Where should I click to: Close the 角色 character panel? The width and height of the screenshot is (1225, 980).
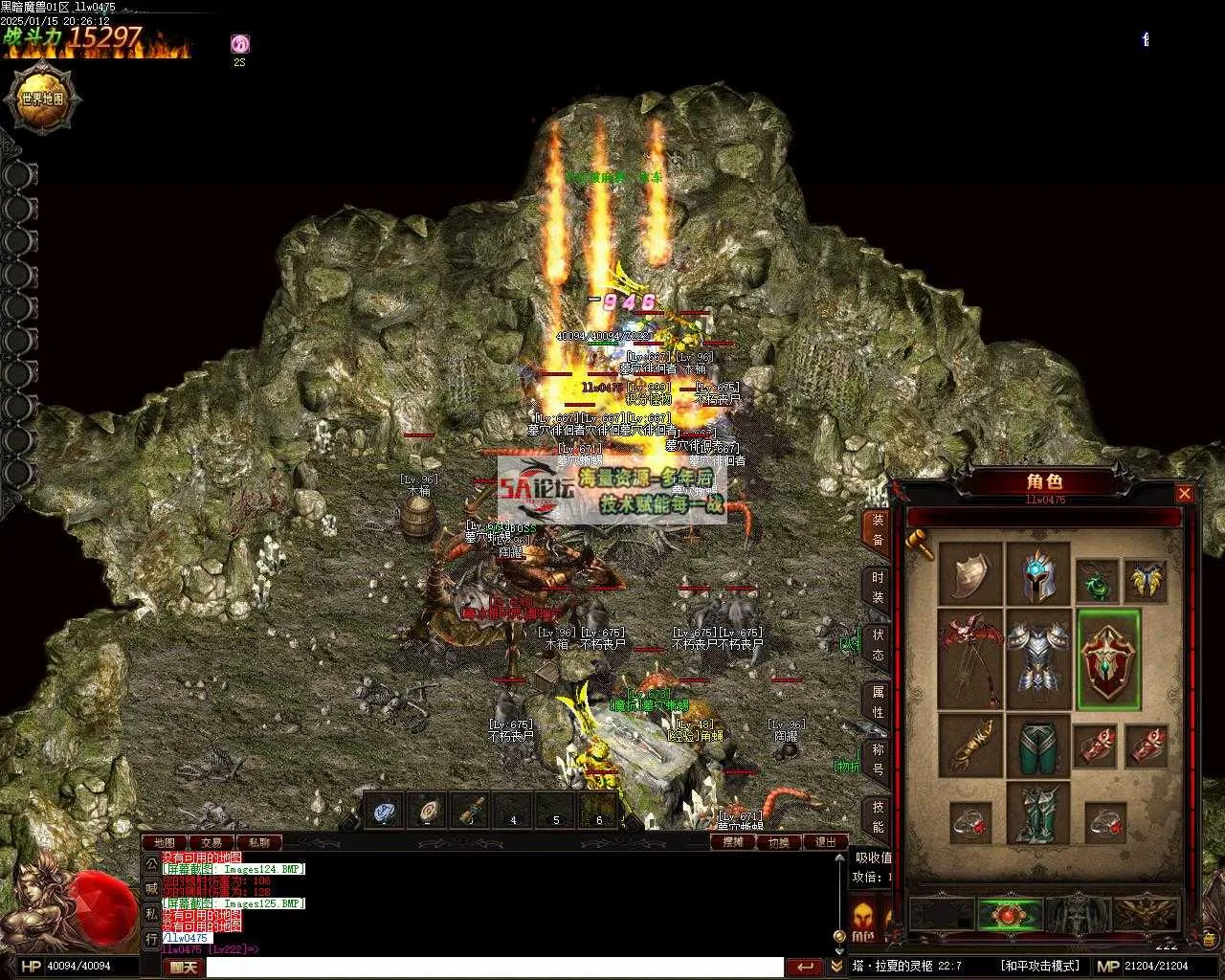tap(1184, 494)
